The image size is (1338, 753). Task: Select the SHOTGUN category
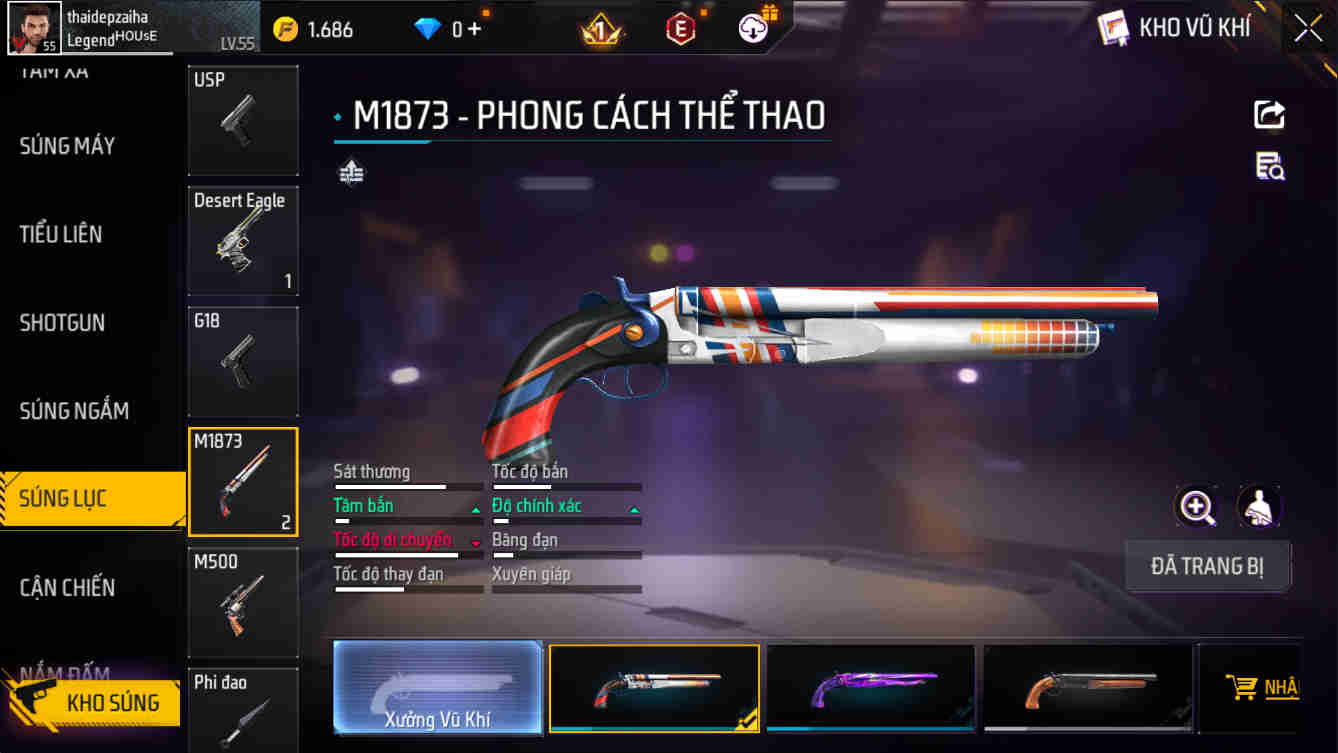coord(62,323)
